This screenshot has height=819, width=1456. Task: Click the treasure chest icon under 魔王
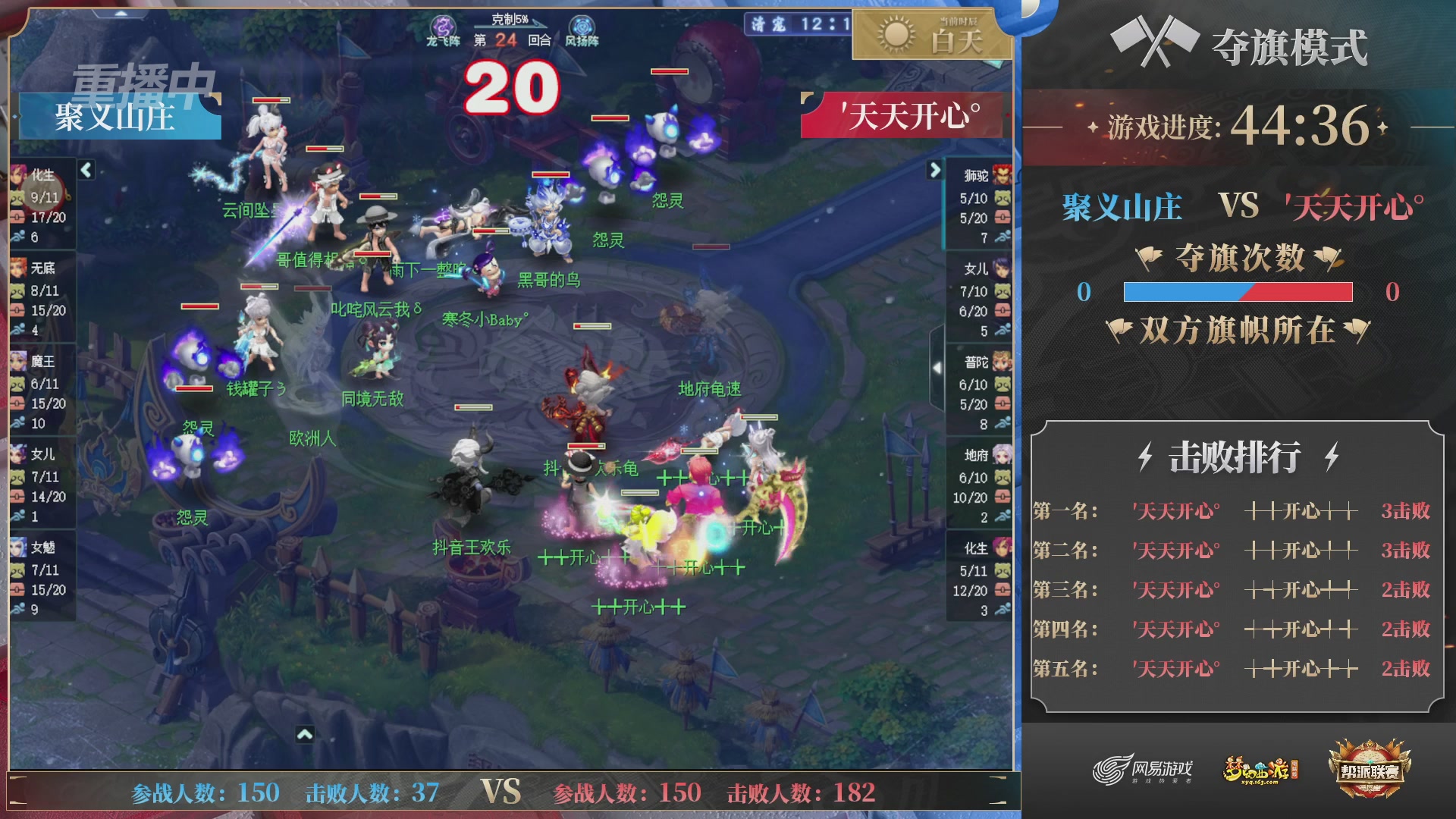(17, 402)
